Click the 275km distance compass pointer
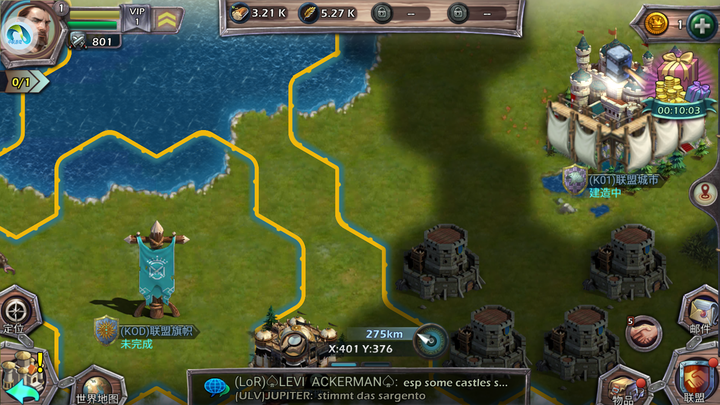The width and height of the screenshot is (720, 405). pyautogui.click(x=430, y=338)
